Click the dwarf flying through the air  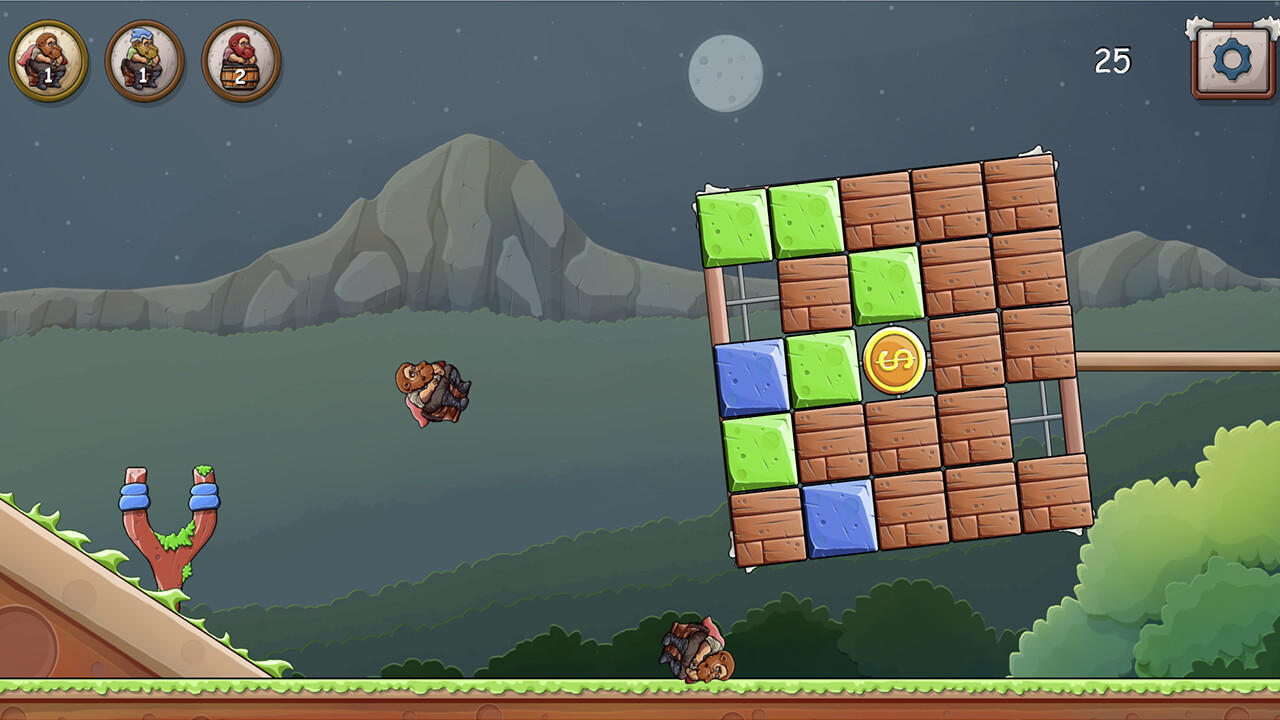432,392
